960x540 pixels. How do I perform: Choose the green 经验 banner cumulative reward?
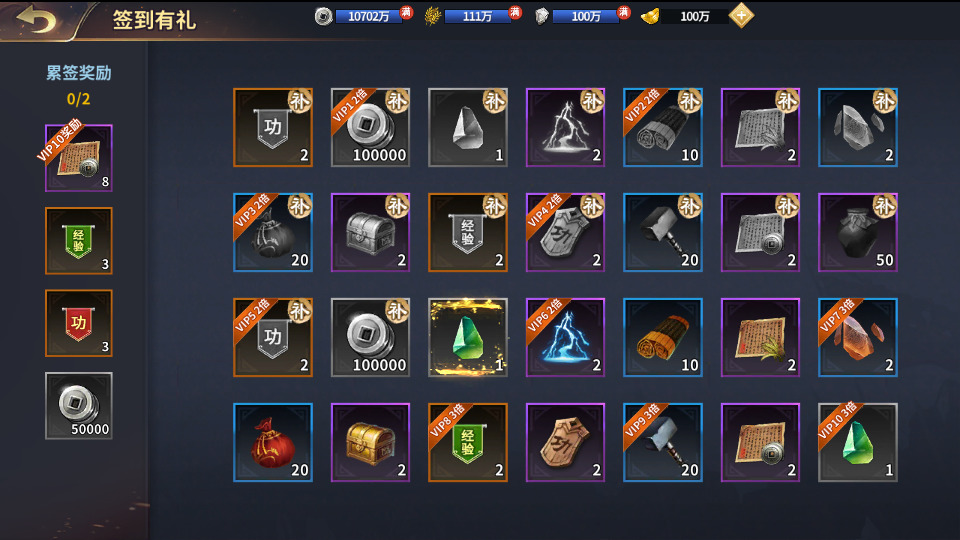pyautogui.click(x=79, y=241)
